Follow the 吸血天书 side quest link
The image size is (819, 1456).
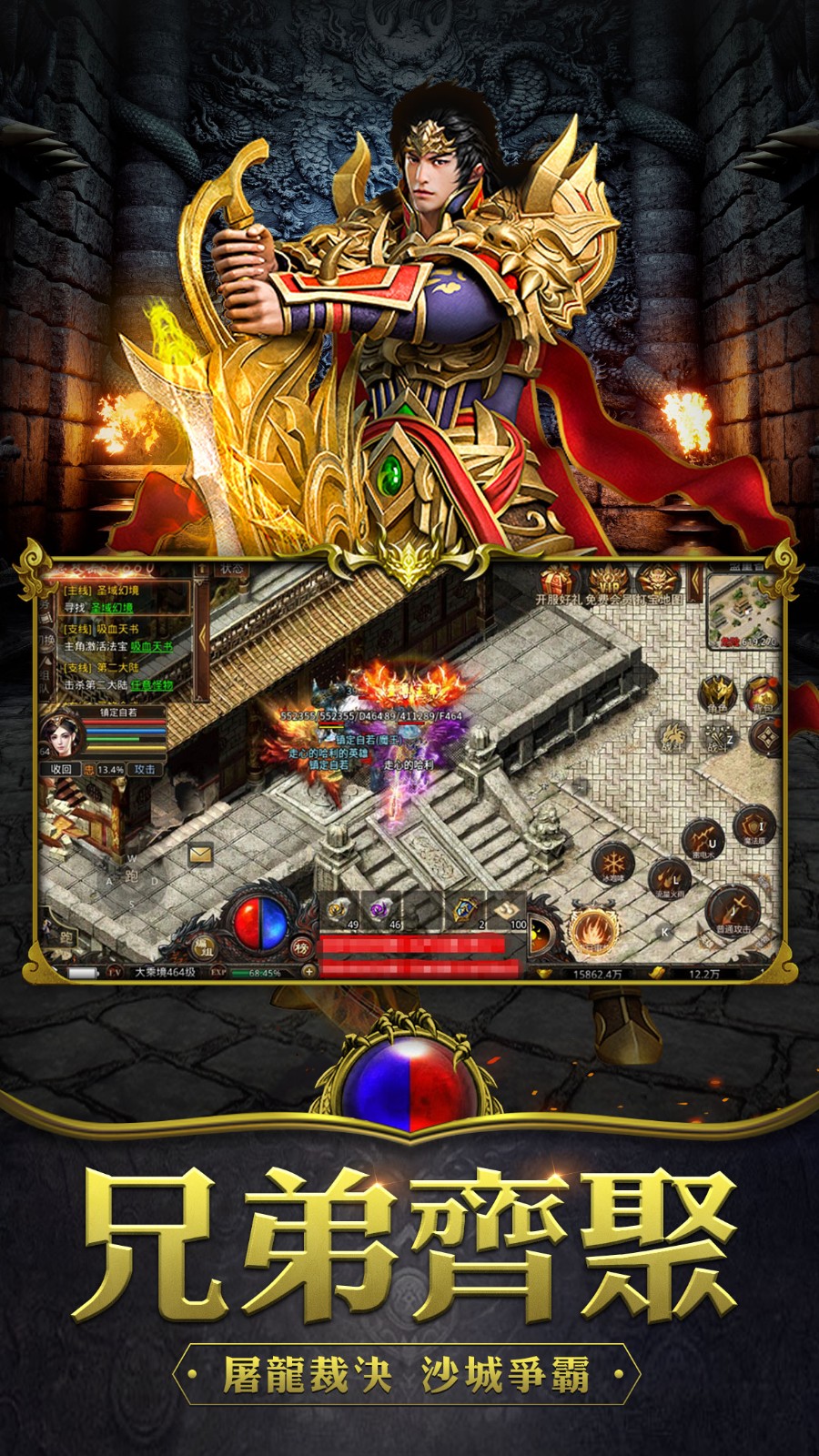150,646
